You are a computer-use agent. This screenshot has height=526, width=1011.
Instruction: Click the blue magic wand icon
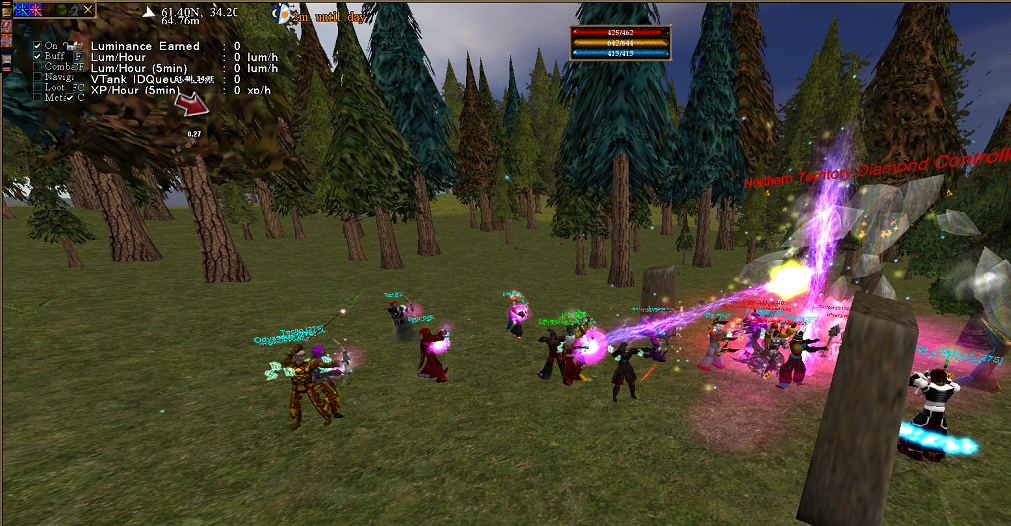[x=23, y=10]
